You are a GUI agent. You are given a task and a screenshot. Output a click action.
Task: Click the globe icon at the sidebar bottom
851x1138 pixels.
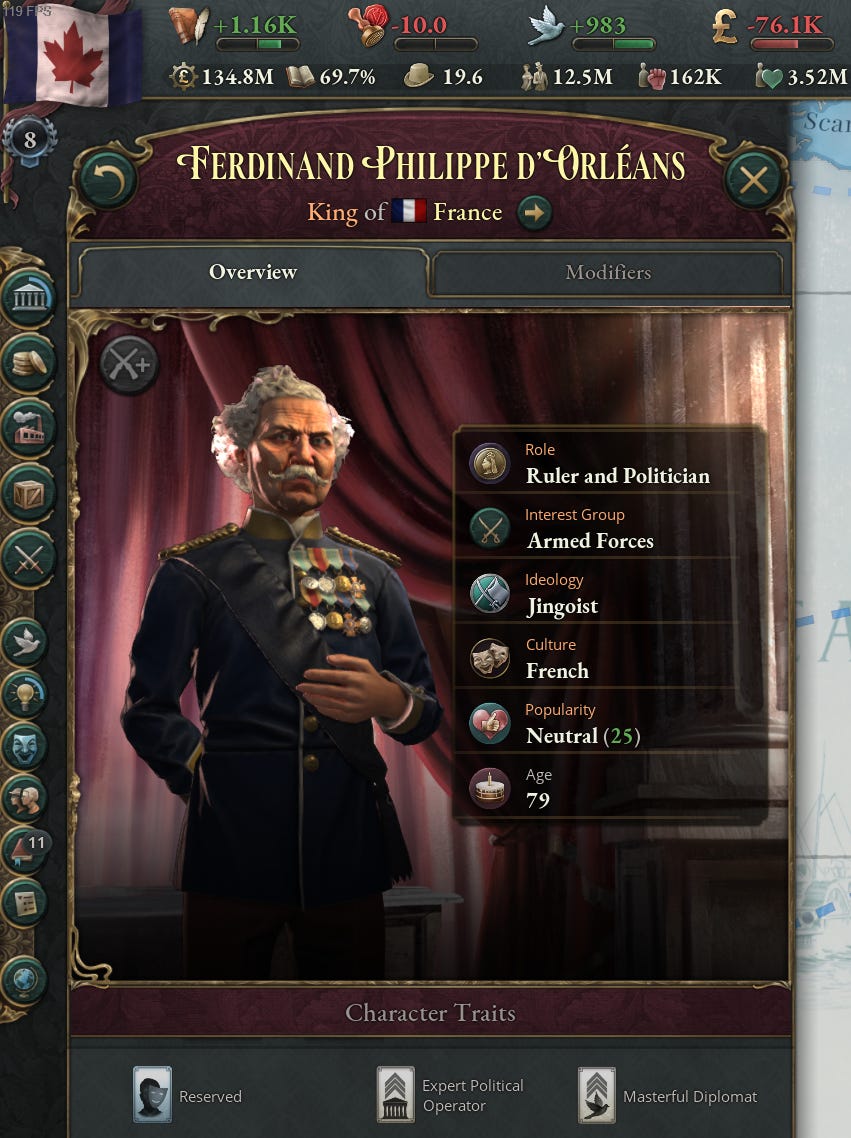(x=25, y=981)
